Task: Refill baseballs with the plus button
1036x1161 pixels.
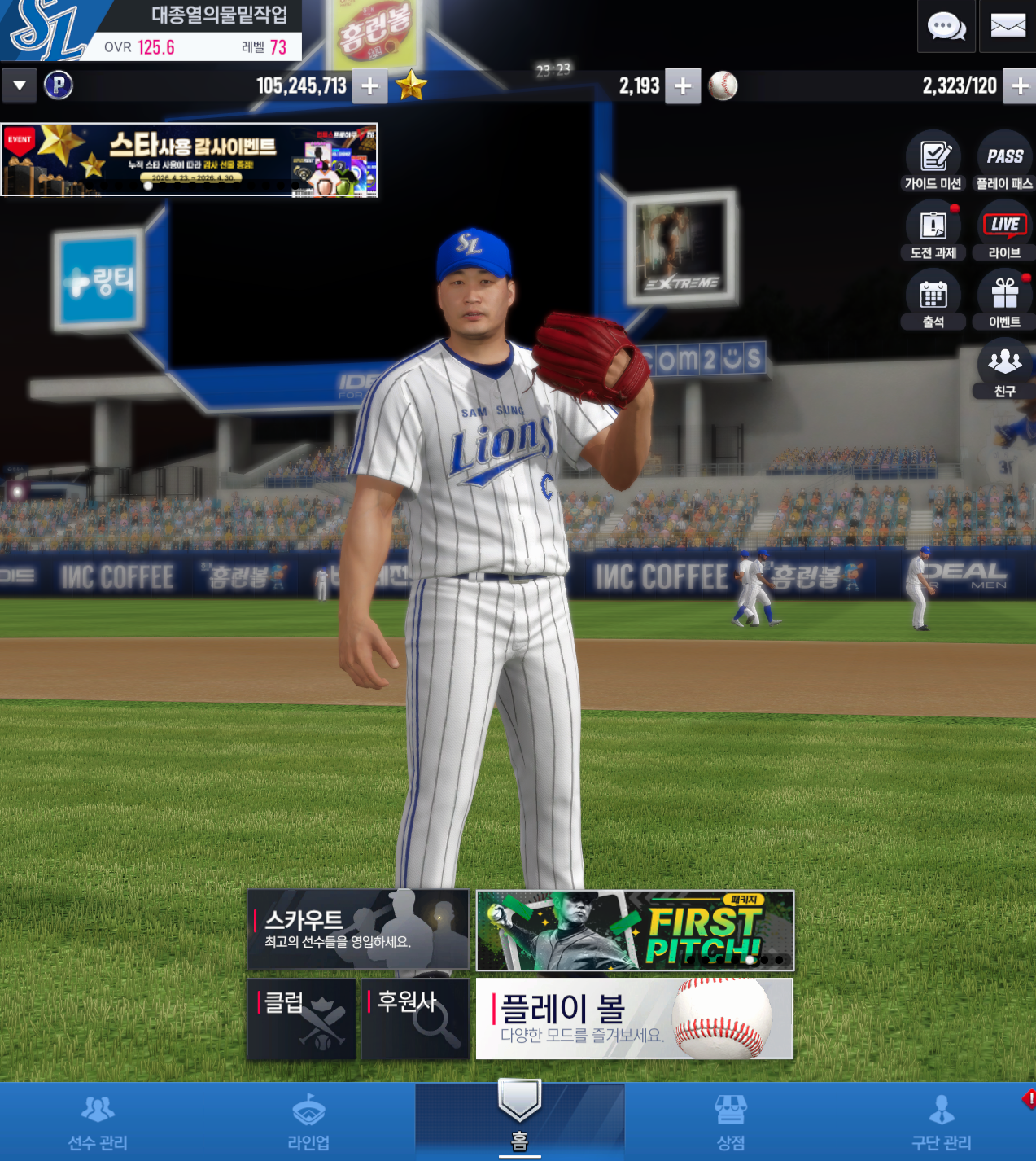Action: [1020, 86]
